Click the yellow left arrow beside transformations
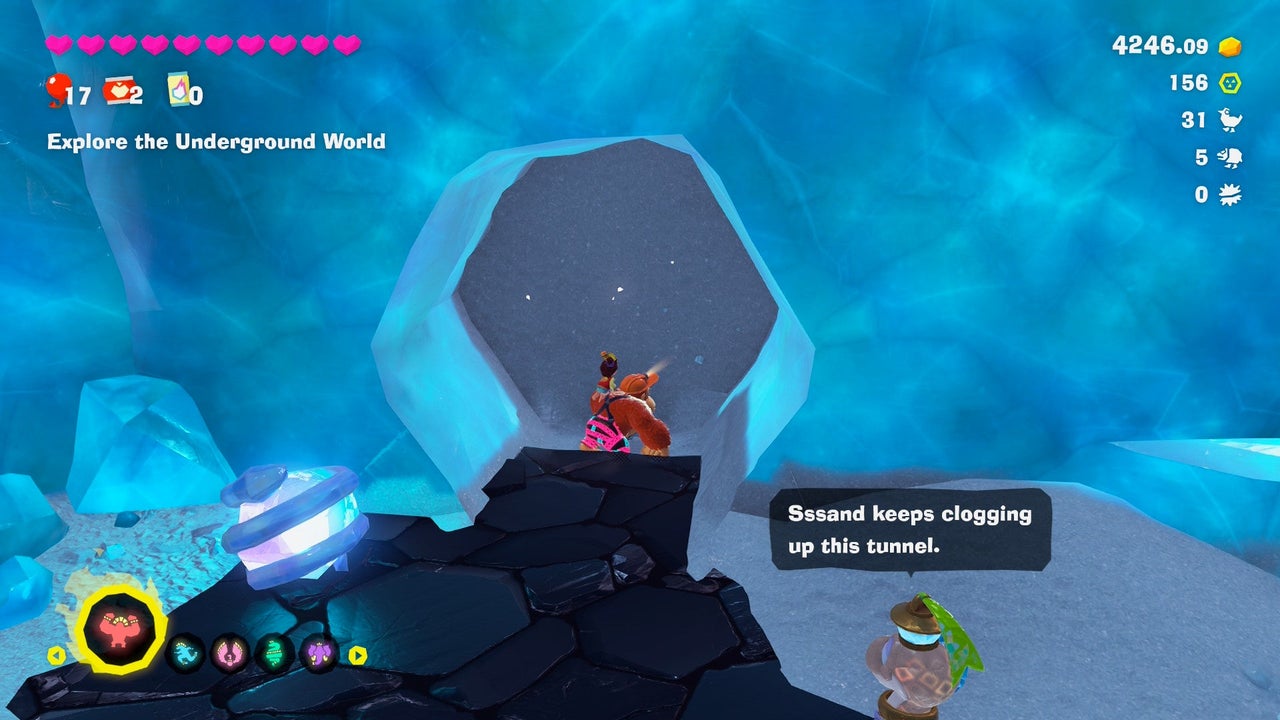 [57, 656]
